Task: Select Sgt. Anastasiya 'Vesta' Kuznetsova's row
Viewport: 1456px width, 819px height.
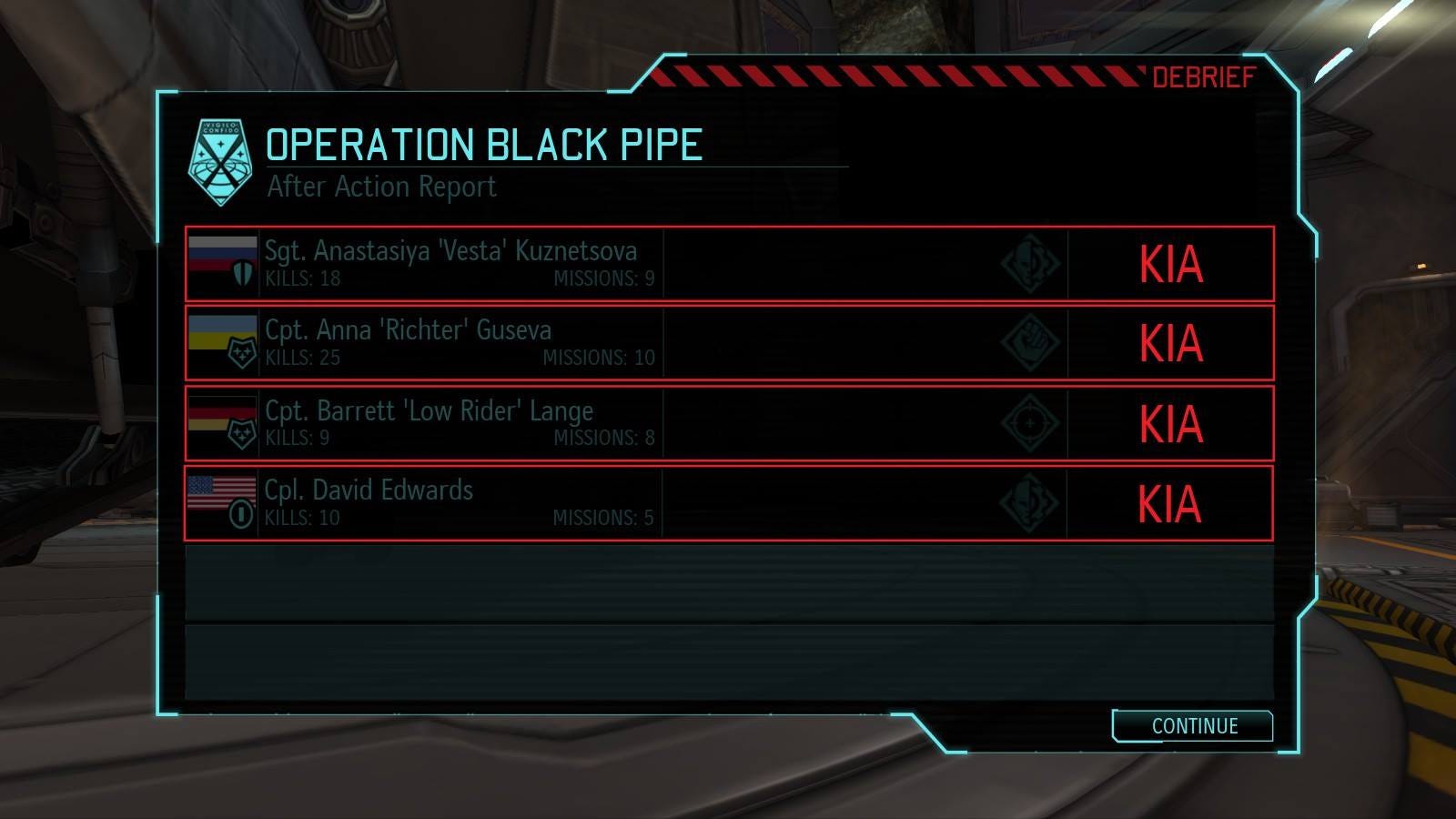Action: (728, 264)
